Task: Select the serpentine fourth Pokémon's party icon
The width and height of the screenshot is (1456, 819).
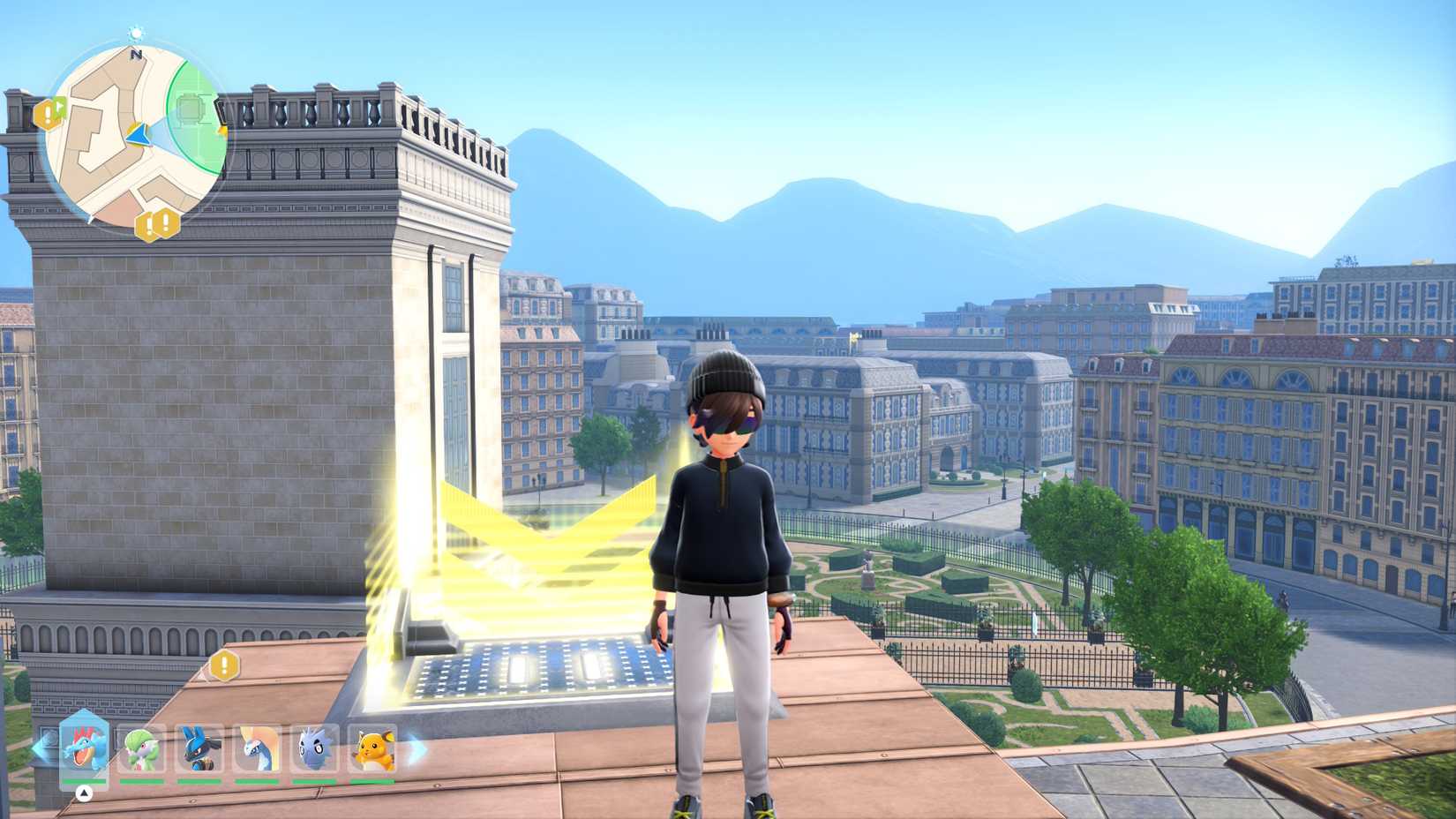Action: pos(258,748)
